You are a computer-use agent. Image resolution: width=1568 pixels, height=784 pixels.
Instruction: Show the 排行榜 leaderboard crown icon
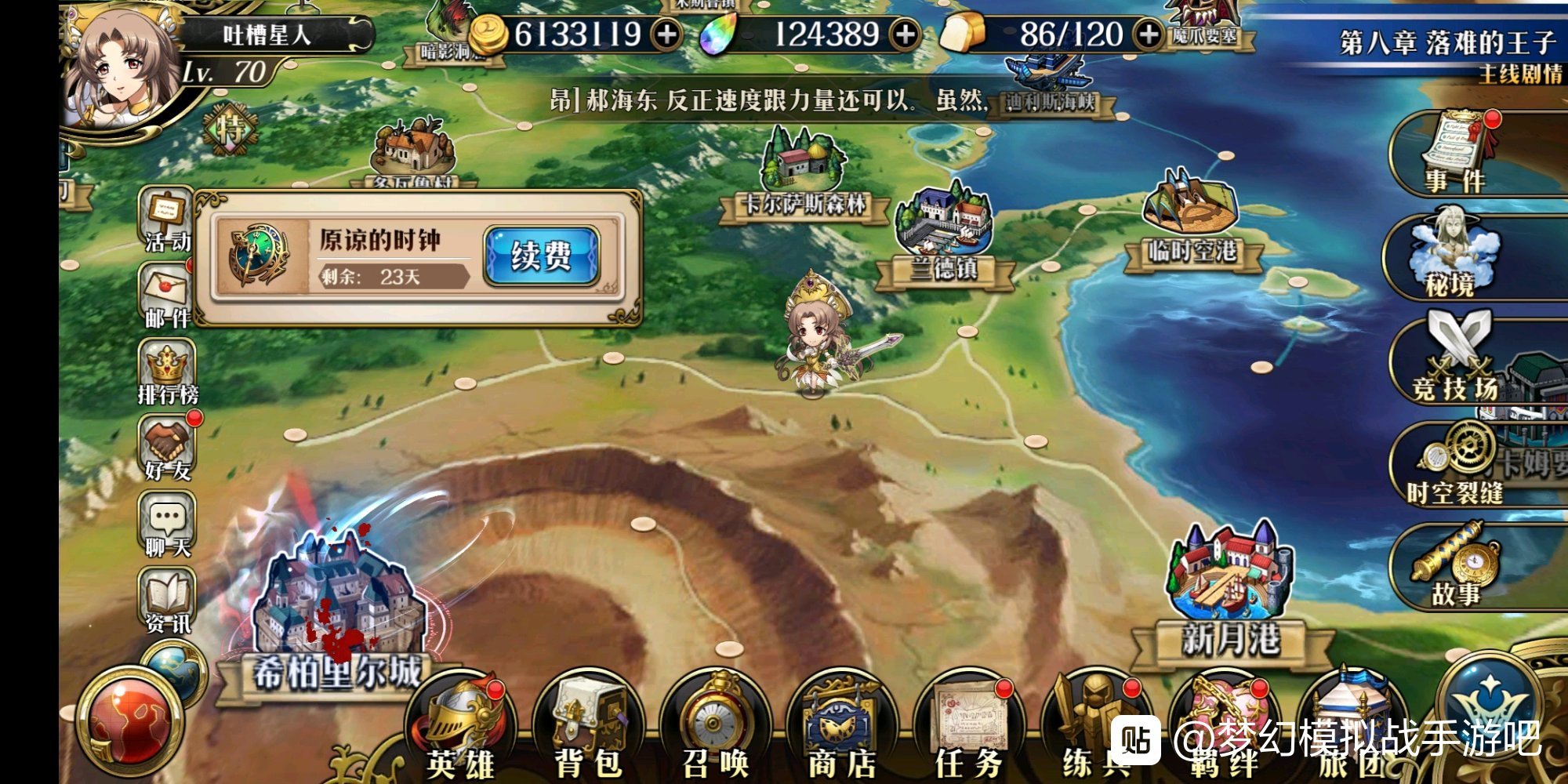[167, 372]
